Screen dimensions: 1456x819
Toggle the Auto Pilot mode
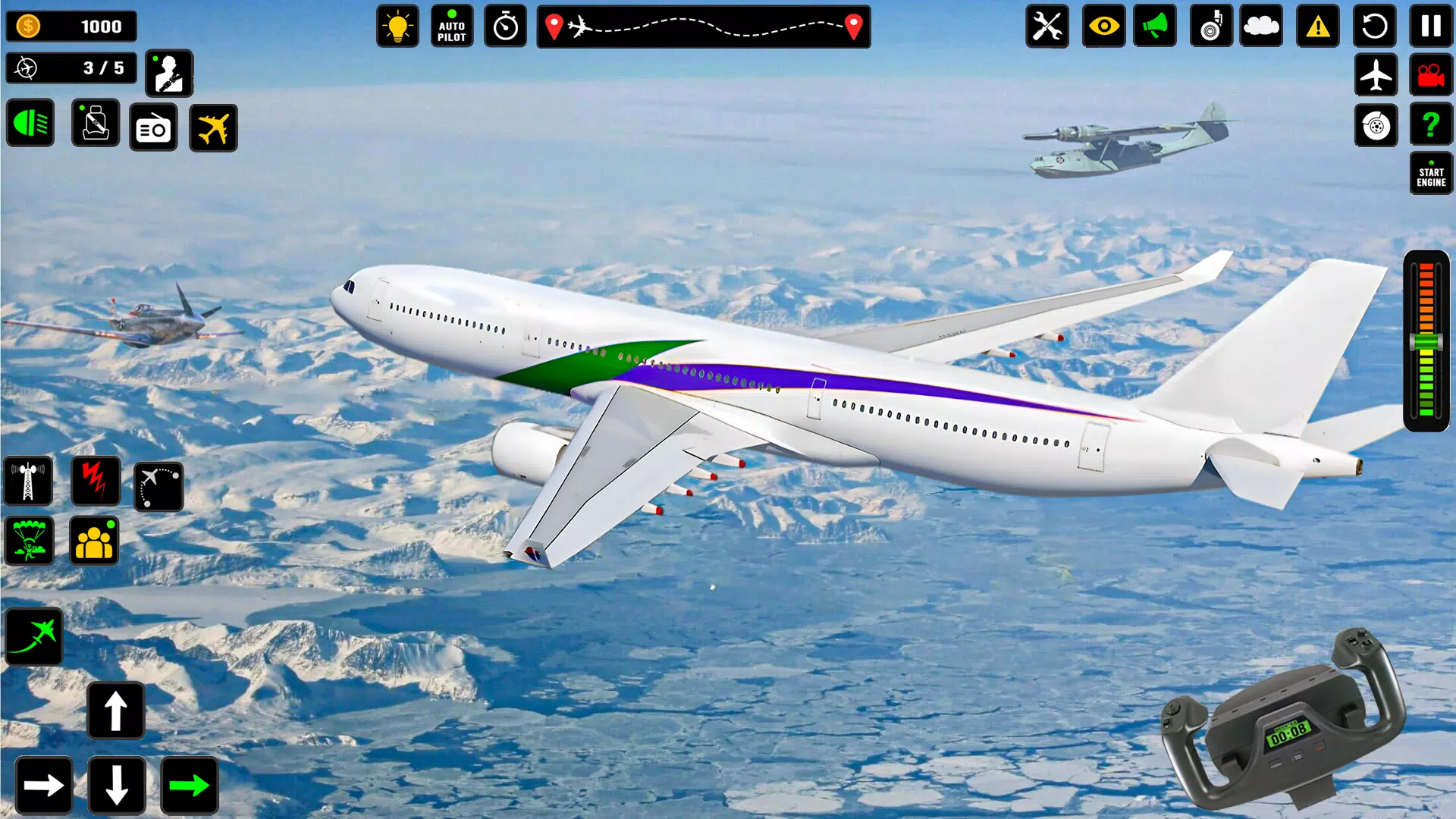pos(452,25)
